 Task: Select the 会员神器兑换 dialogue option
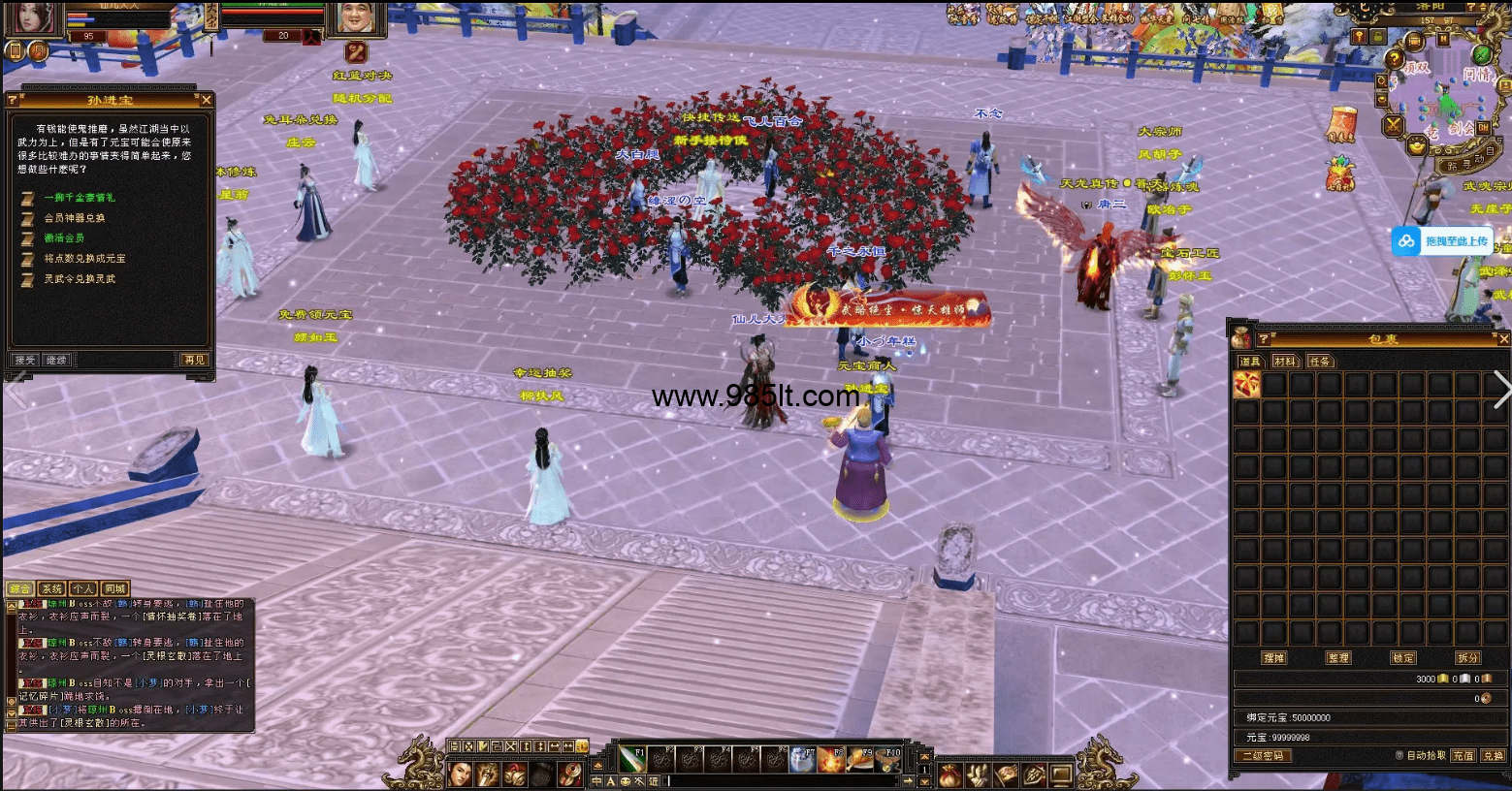(75, 218)
